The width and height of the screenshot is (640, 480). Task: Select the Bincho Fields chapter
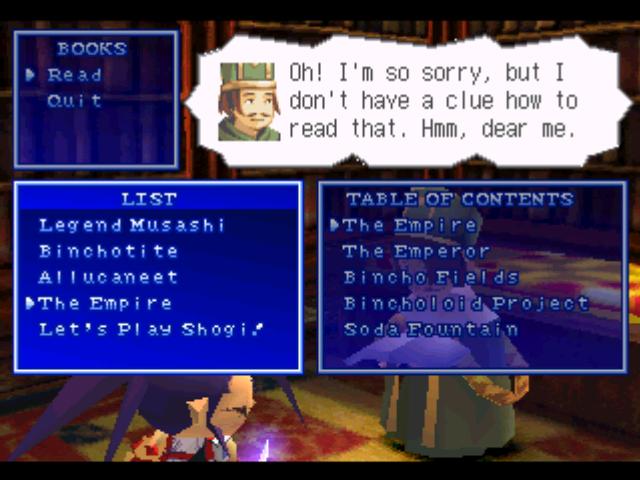[x=431, y=277]
